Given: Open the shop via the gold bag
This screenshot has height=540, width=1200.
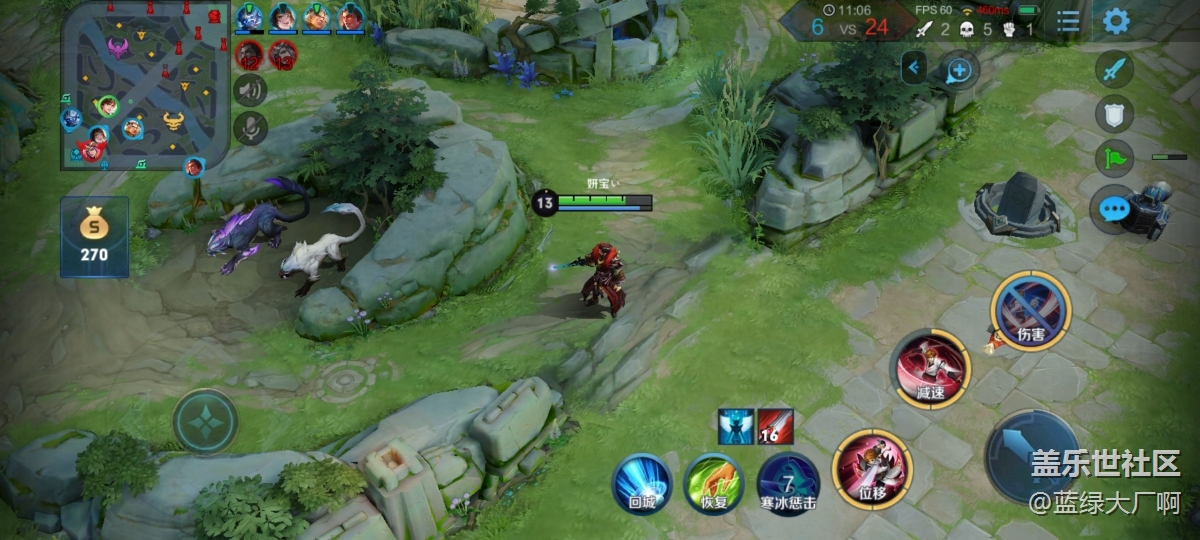Looking at the screenshot, I should tap(94, 236).
